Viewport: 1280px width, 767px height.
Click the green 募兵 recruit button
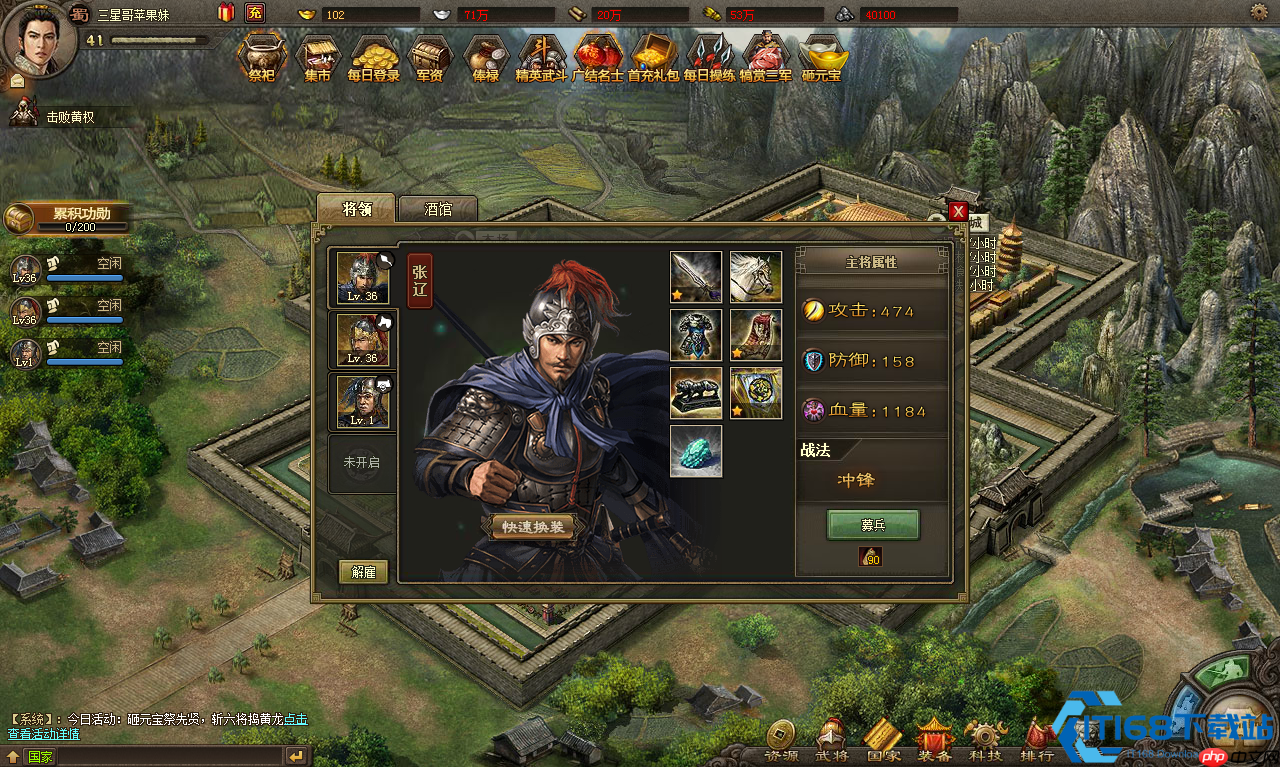click(x=873, y=524)
